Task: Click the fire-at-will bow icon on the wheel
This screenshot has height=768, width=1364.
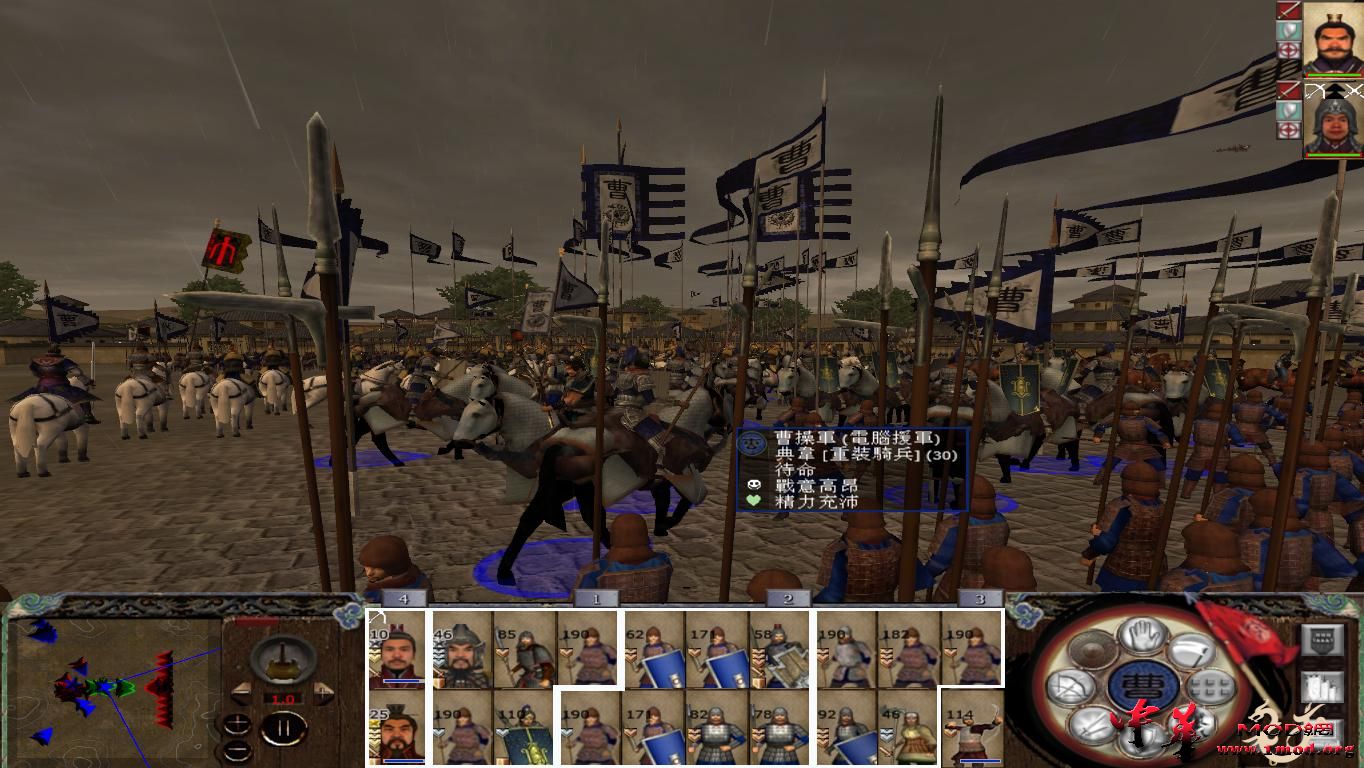Action: pos(1069,688)
